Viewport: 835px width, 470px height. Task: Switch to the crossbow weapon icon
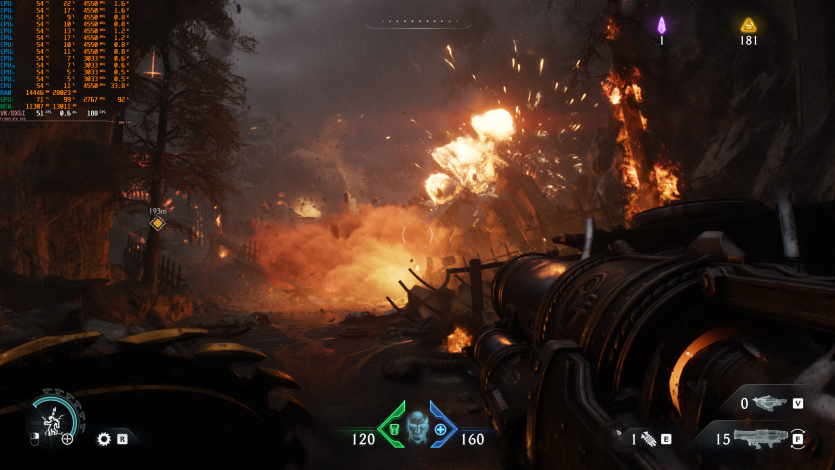click(x=769, y=403)
